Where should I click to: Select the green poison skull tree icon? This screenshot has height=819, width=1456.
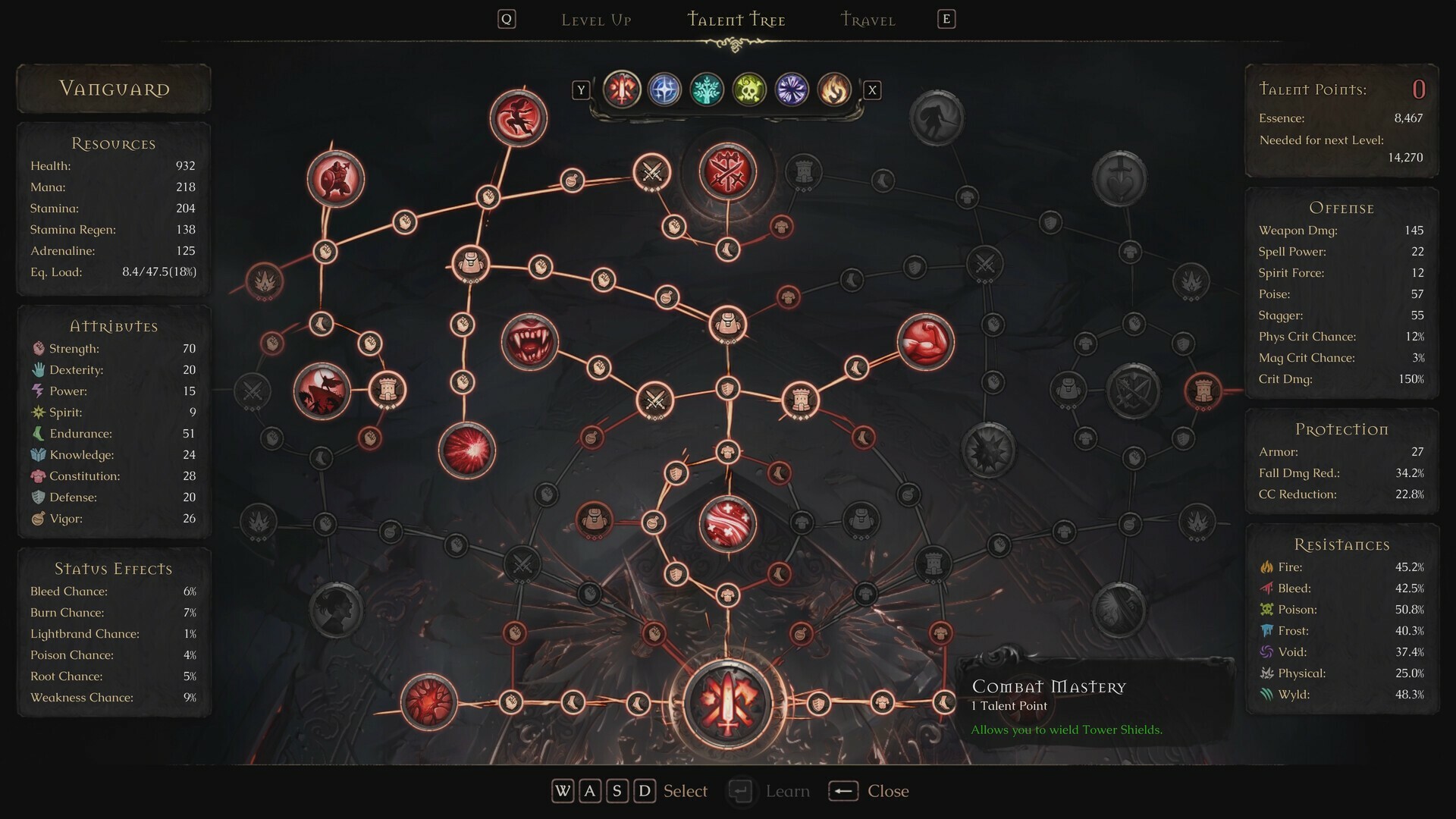pos(748,89)
